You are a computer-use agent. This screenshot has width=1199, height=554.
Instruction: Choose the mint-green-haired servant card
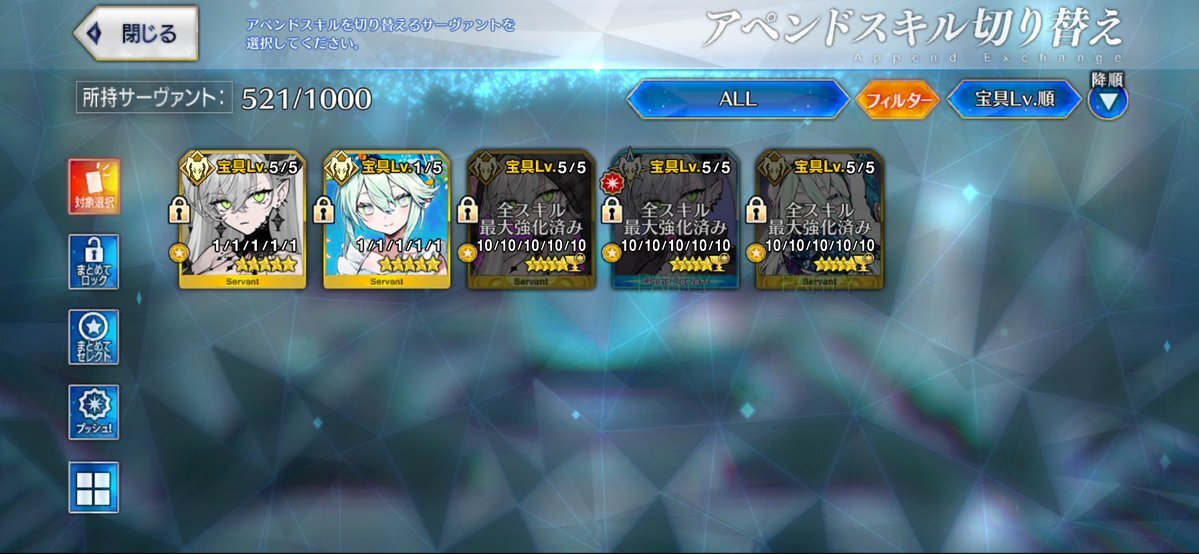click(x=387, y=220)
